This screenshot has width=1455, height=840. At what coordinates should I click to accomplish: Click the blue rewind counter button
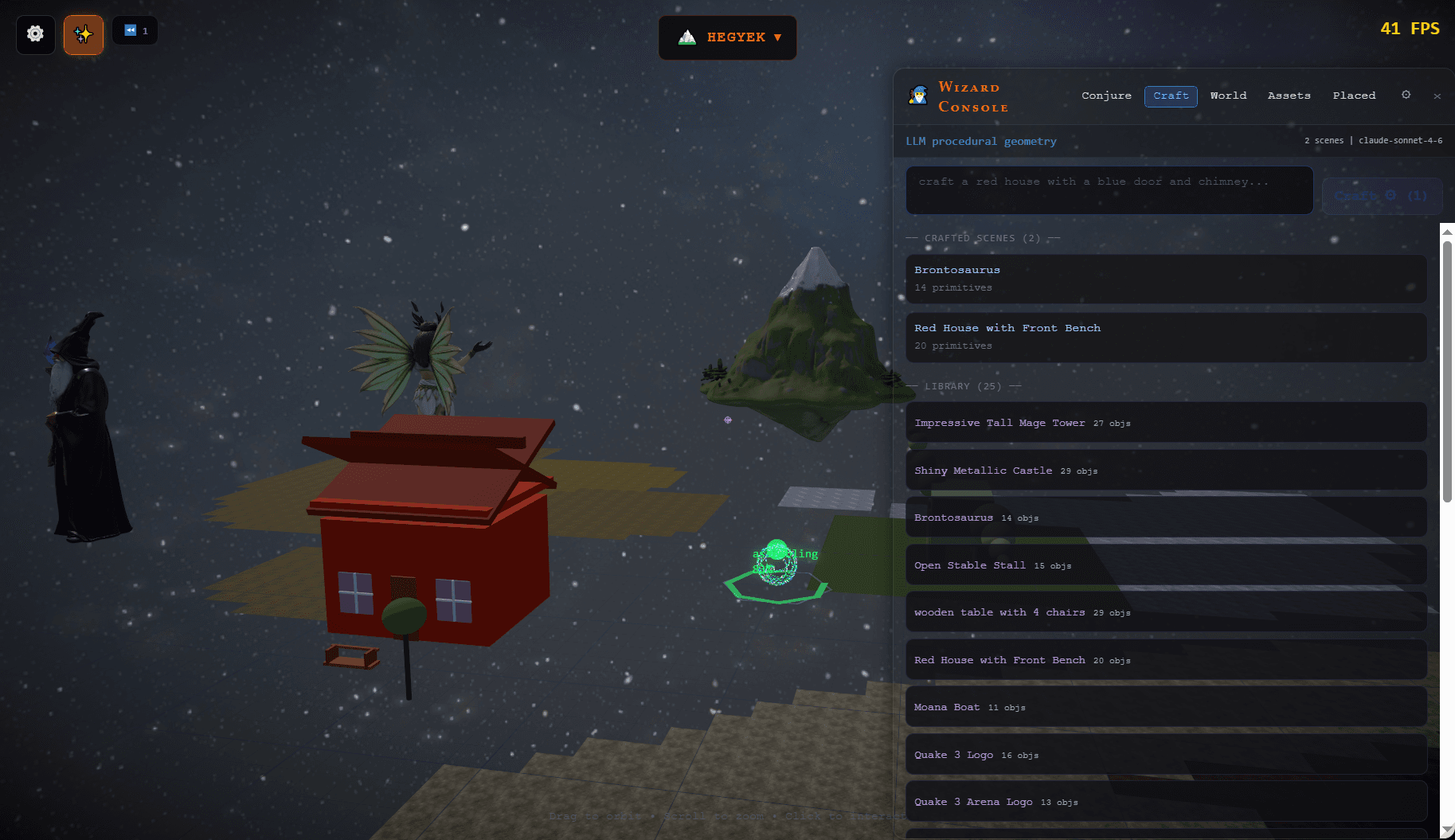click(135, 31)
